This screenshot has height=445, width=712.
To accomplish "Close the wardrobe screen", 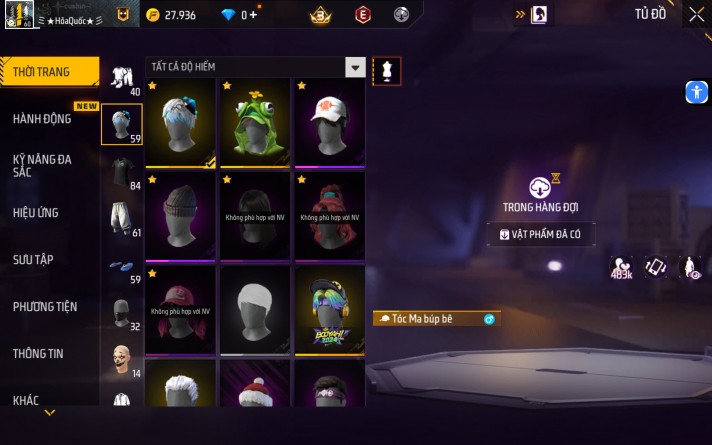I will pyautogui.click(x=696, y=15).
